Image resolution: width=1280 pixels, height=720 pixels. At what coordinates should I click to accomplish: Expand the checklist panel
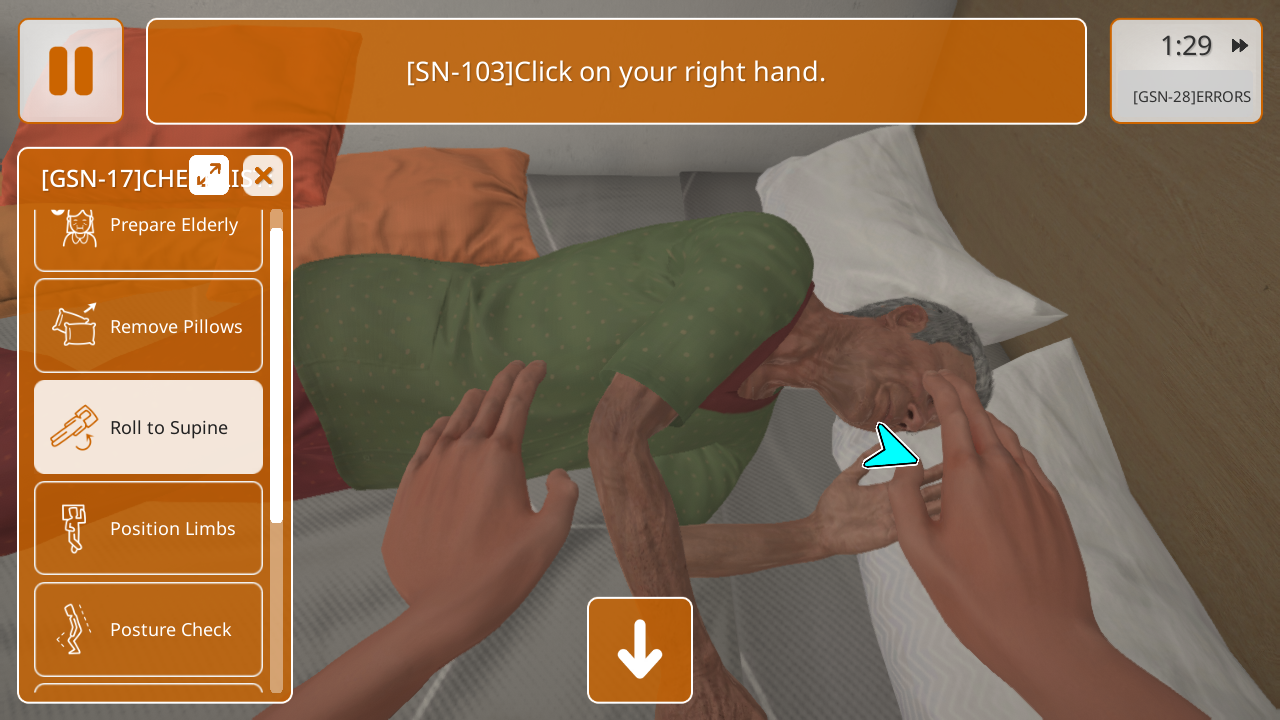(209, 175)
